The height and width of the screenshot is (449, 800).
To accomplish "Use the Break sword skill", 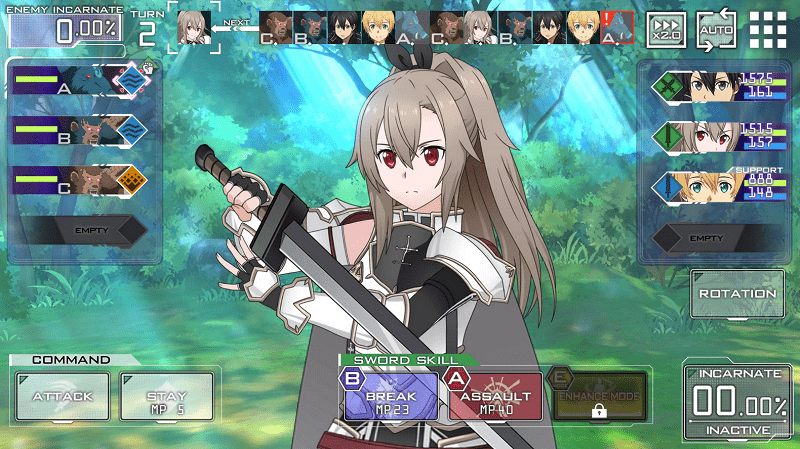I will point(391,396).
